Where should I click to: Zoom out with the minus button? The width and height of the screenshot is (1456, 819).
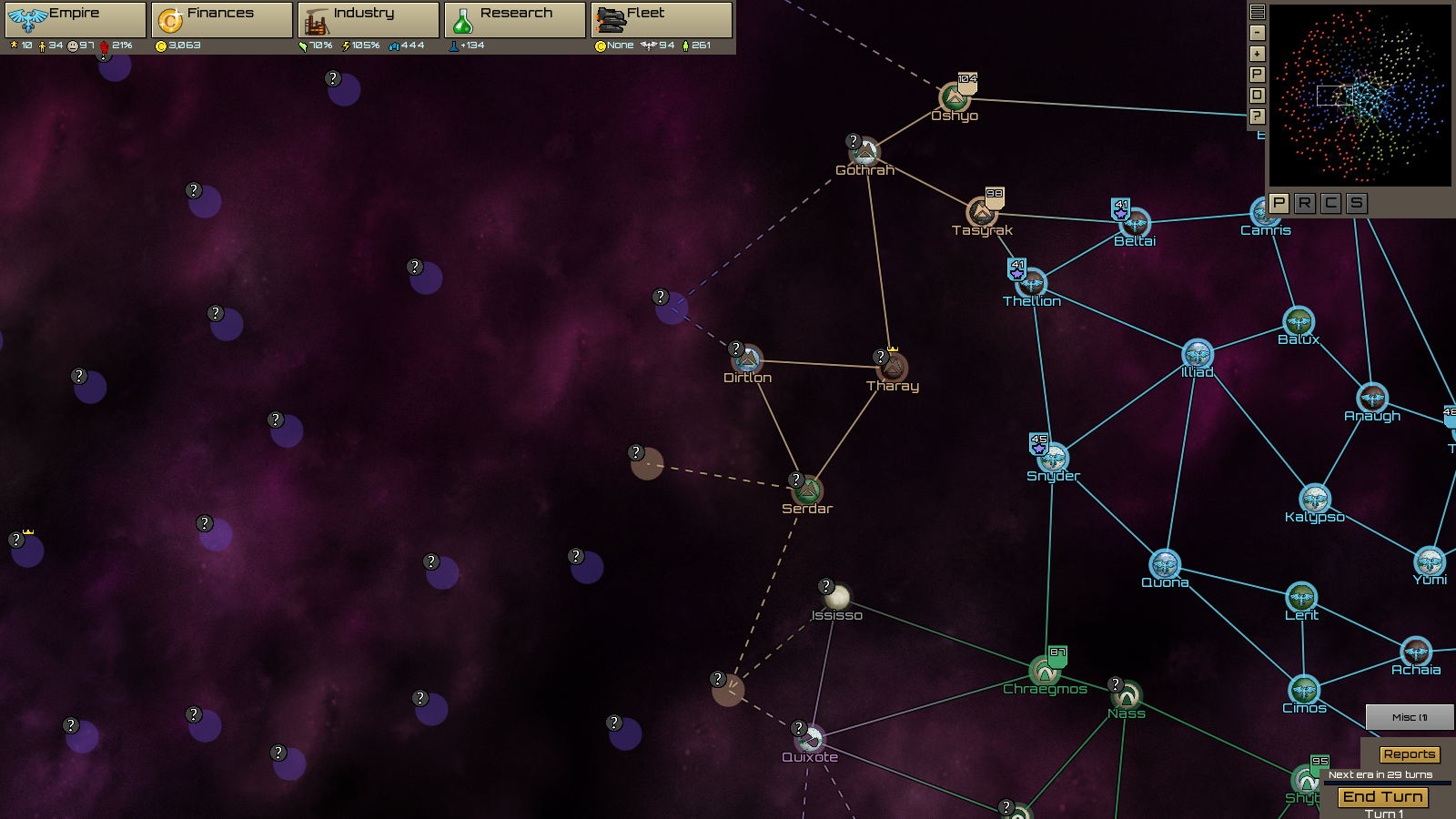tap(1258, 33)
